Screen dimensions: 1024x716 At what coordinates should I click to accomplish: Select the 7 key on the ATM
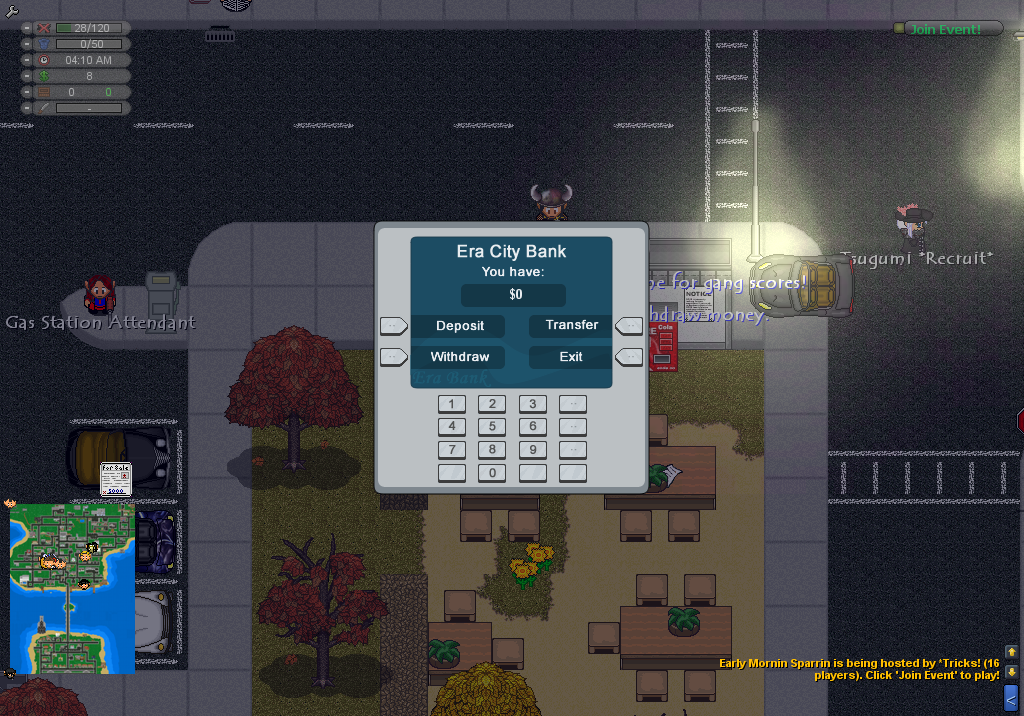[451, 450]
